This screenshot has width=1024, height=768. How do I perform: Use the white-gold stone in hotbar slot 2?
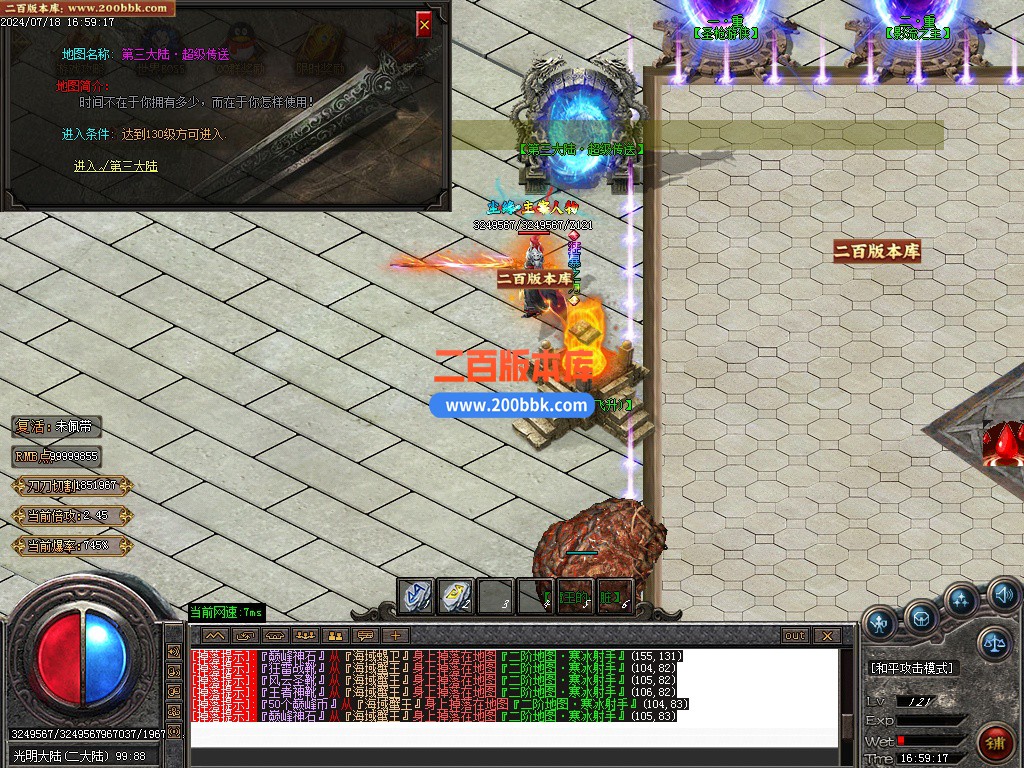point(456,596)
